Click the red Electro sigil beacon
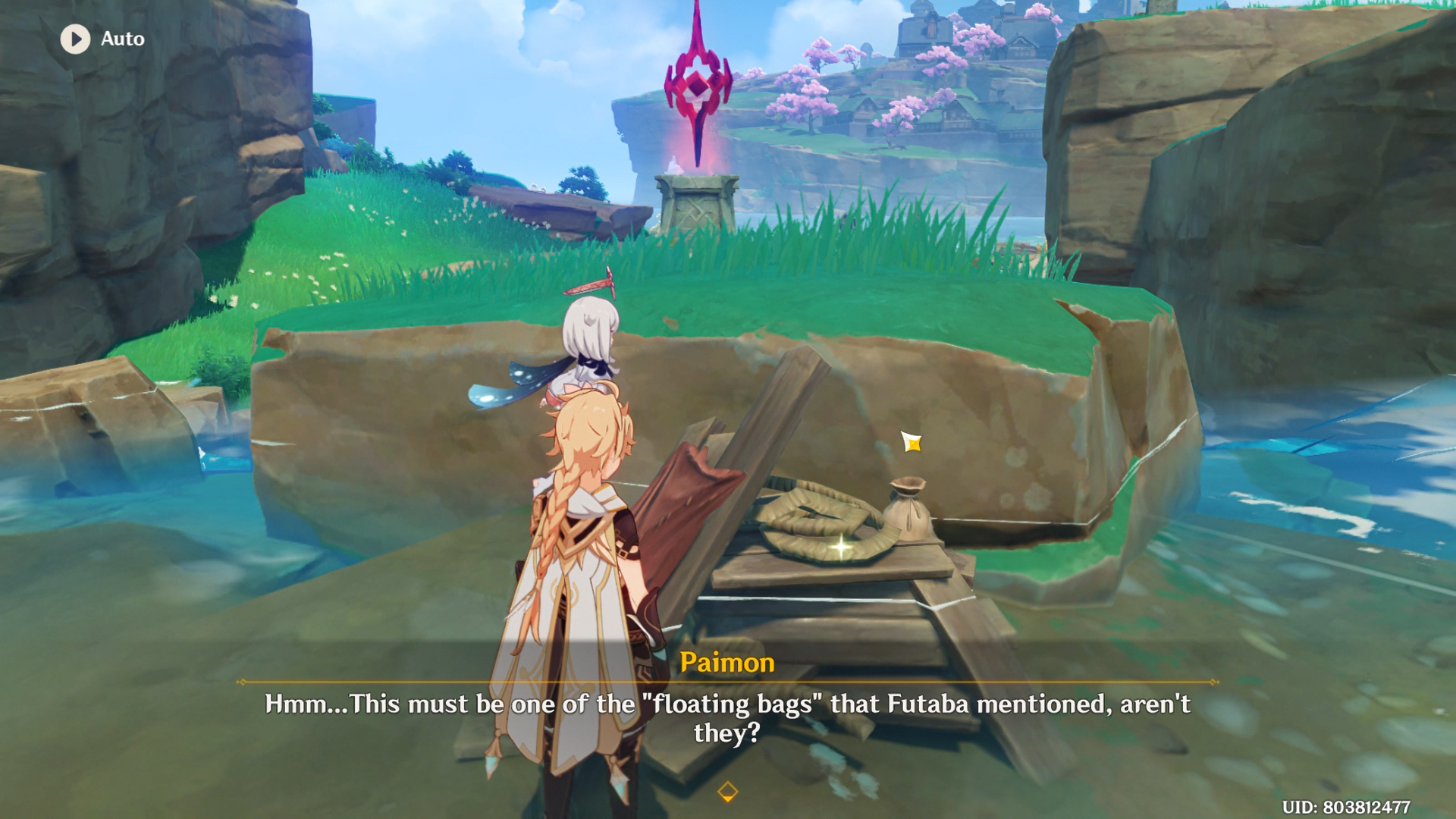The image size is (1456, 819). point(696,87)
